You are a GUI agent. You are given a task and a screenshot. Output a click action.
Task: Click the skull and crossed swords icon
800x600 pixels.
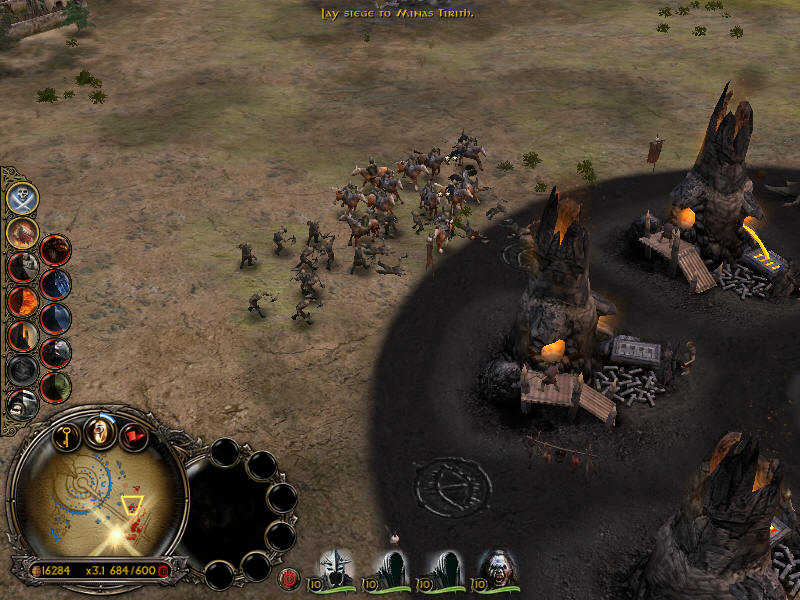pos(23,198)
